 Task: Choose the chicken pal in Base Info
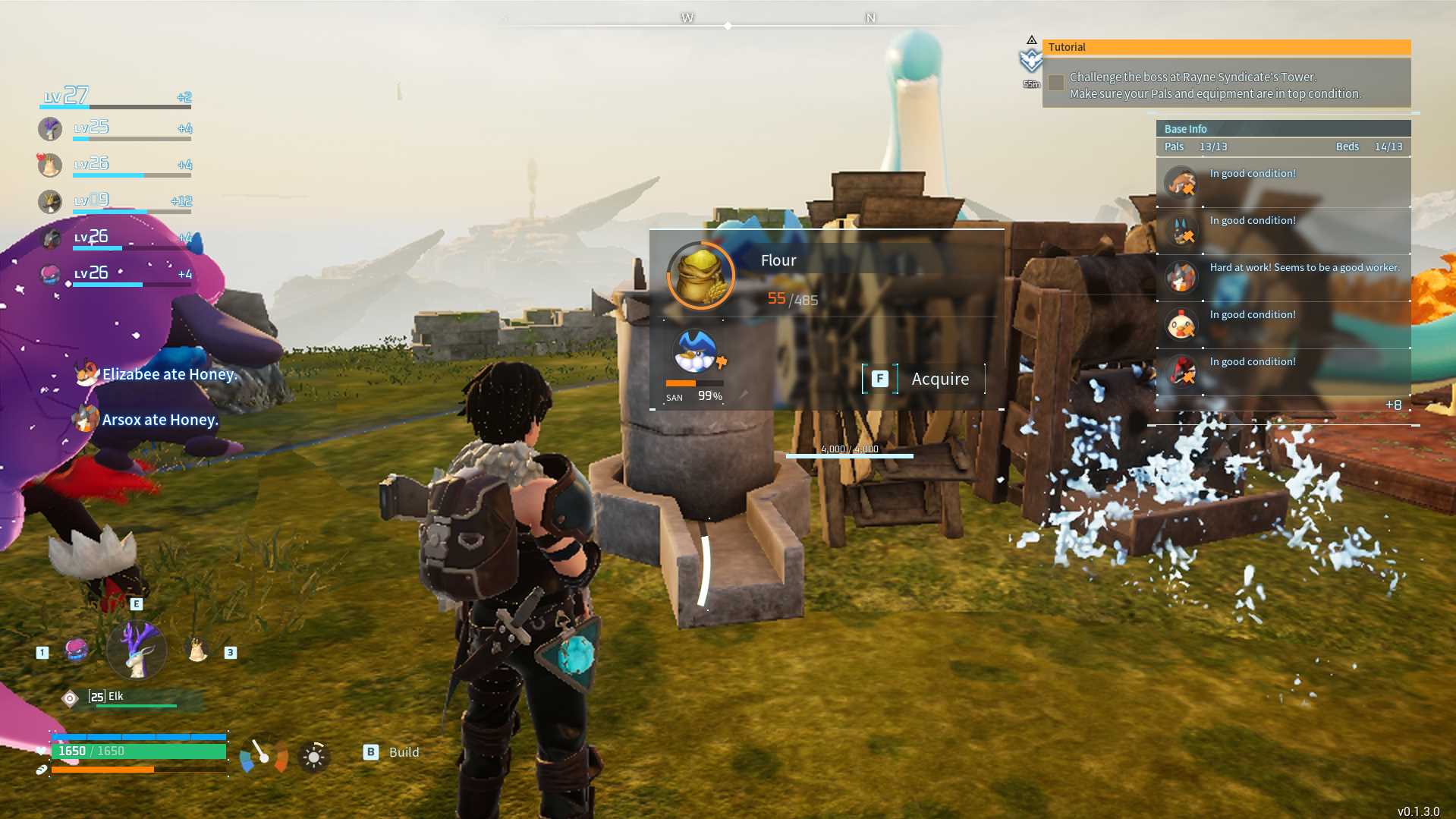point(1181,326)
